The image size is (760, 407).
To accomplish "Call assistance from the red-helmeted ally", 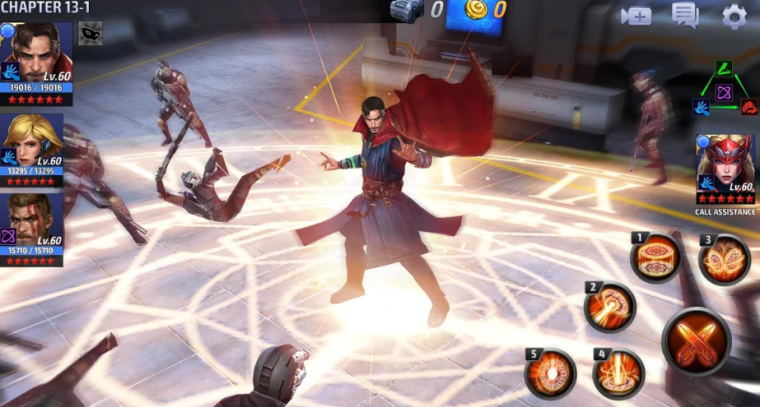I will [725, 165].
